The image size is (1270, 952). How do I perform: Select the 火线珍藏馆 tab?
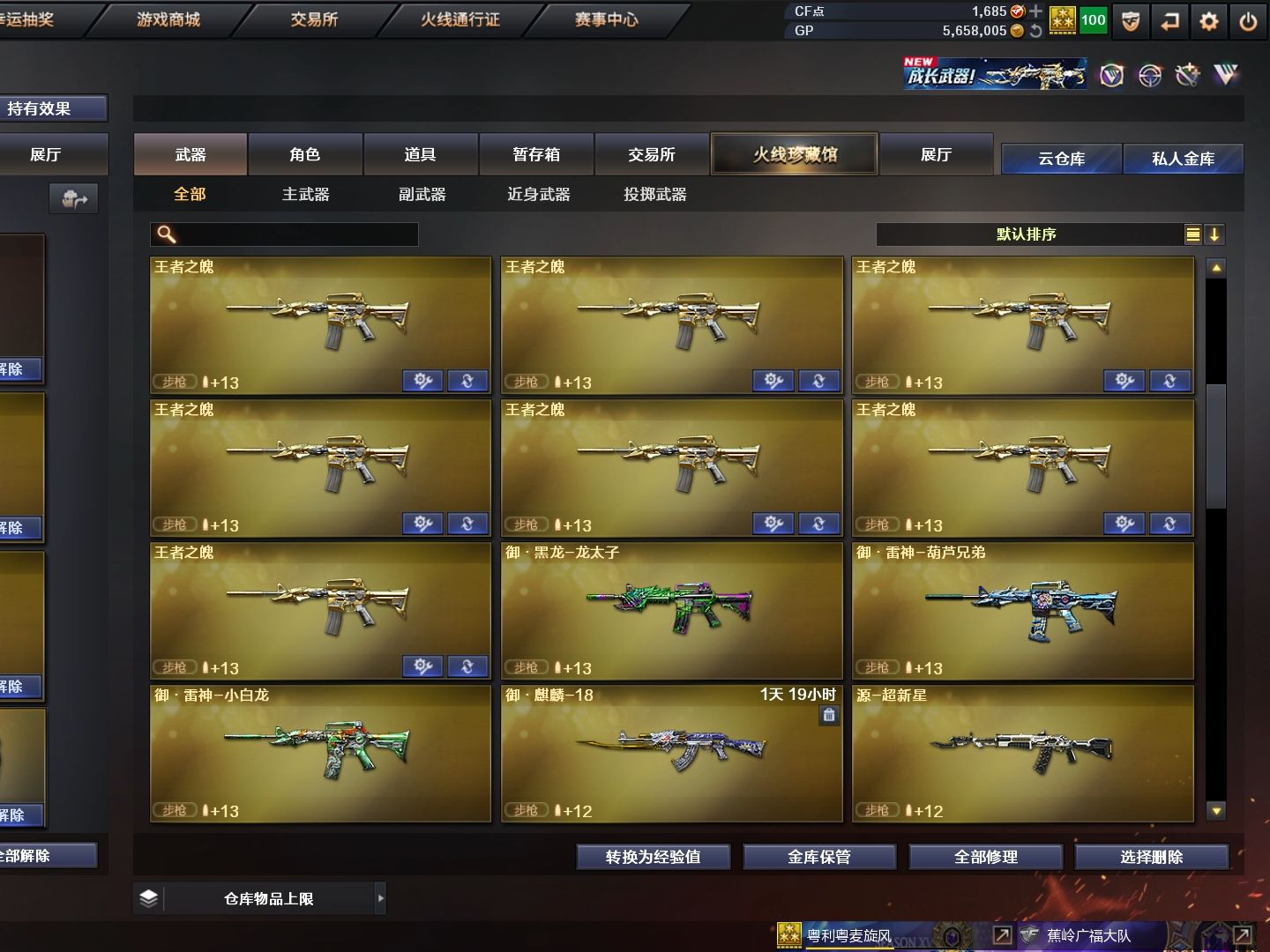794,155
